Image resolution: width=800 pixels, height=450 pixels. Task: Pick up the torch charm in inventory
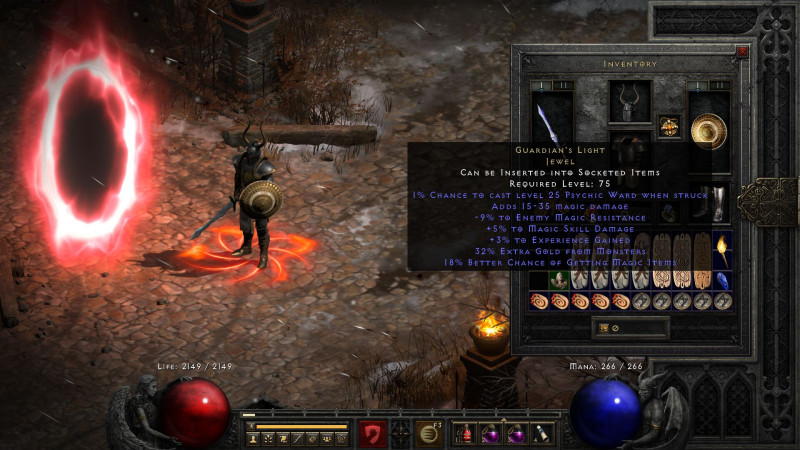point(722,245)
